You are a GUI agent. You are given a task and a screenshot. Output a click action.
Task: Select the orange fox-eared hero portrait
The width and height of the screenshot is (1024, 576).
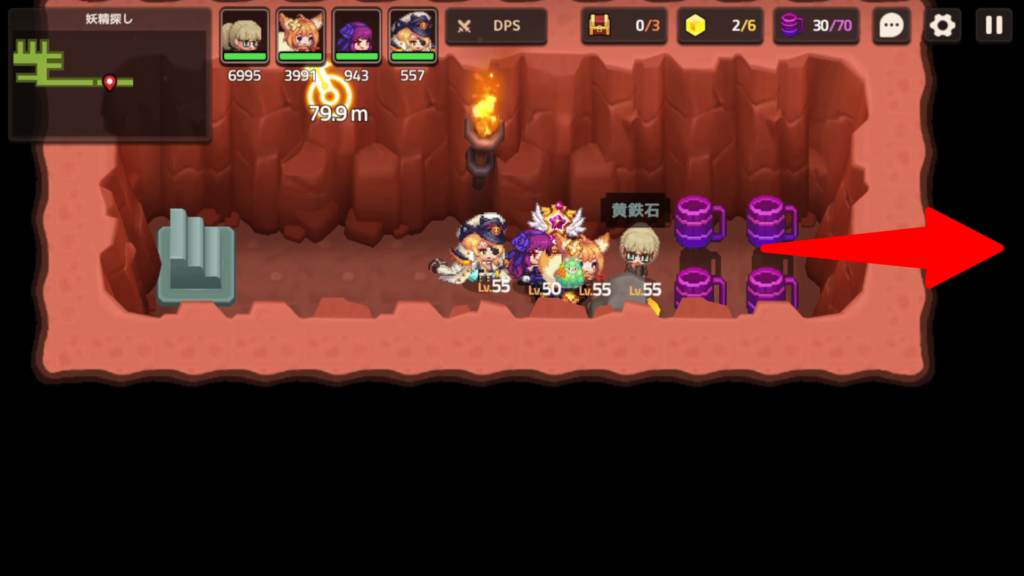pyautogui.click(x=301, y=37)
